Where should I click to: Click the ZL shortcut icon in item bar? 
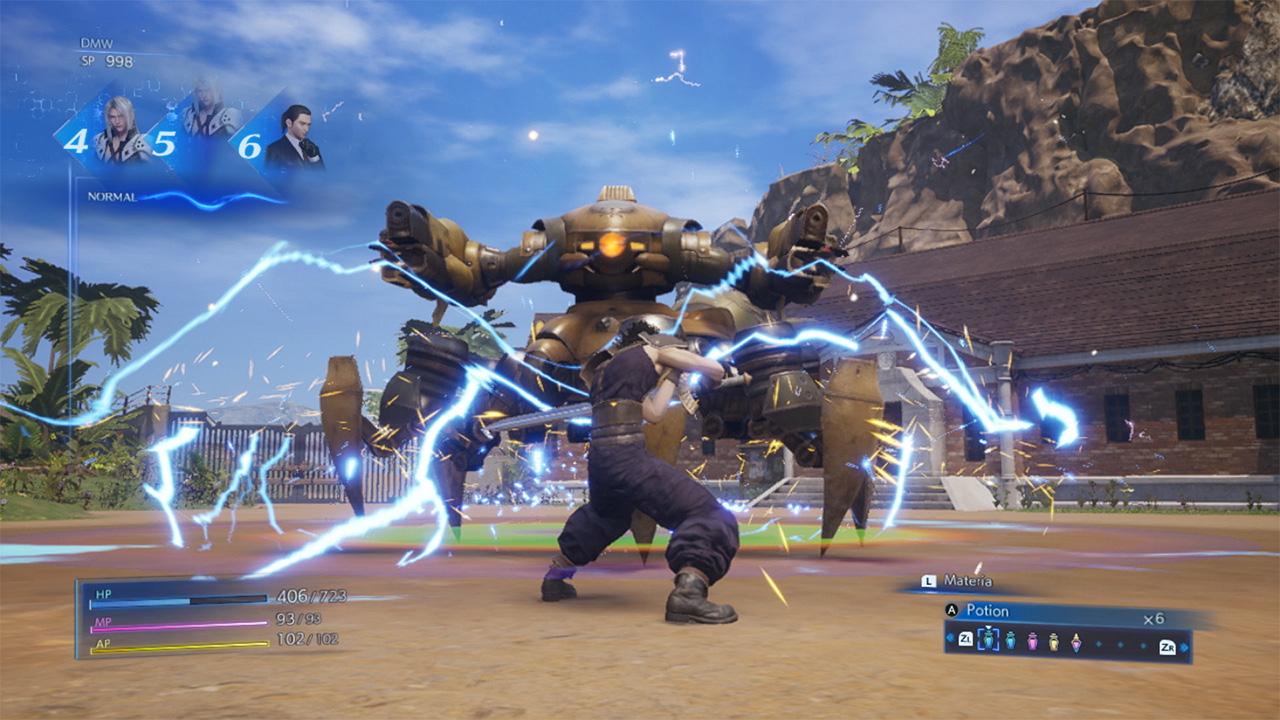(965, 638)
